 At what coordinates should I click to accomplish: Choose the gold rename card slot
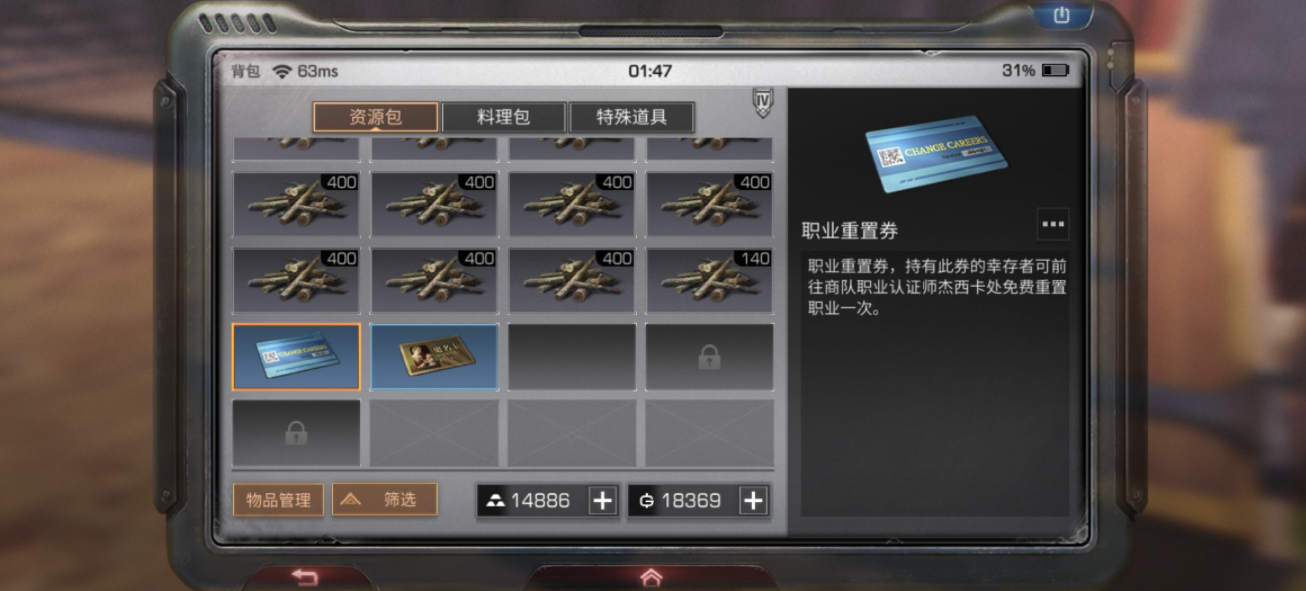point(434,356)
